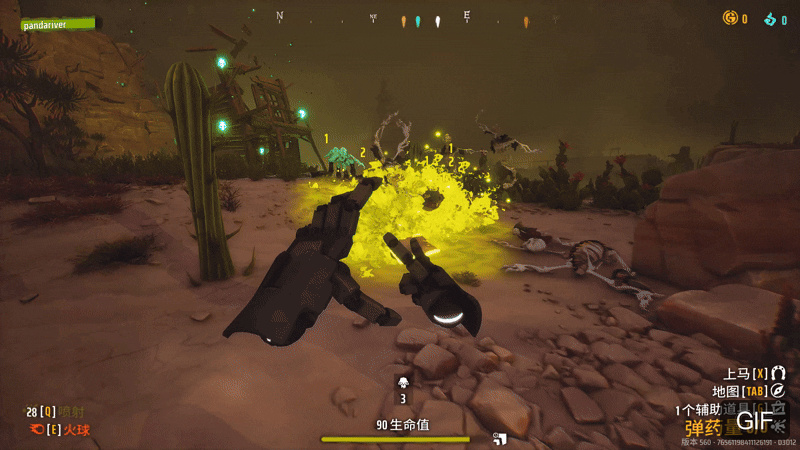
Task: Click the gold coin currency icon
Action: coord(730,18)
